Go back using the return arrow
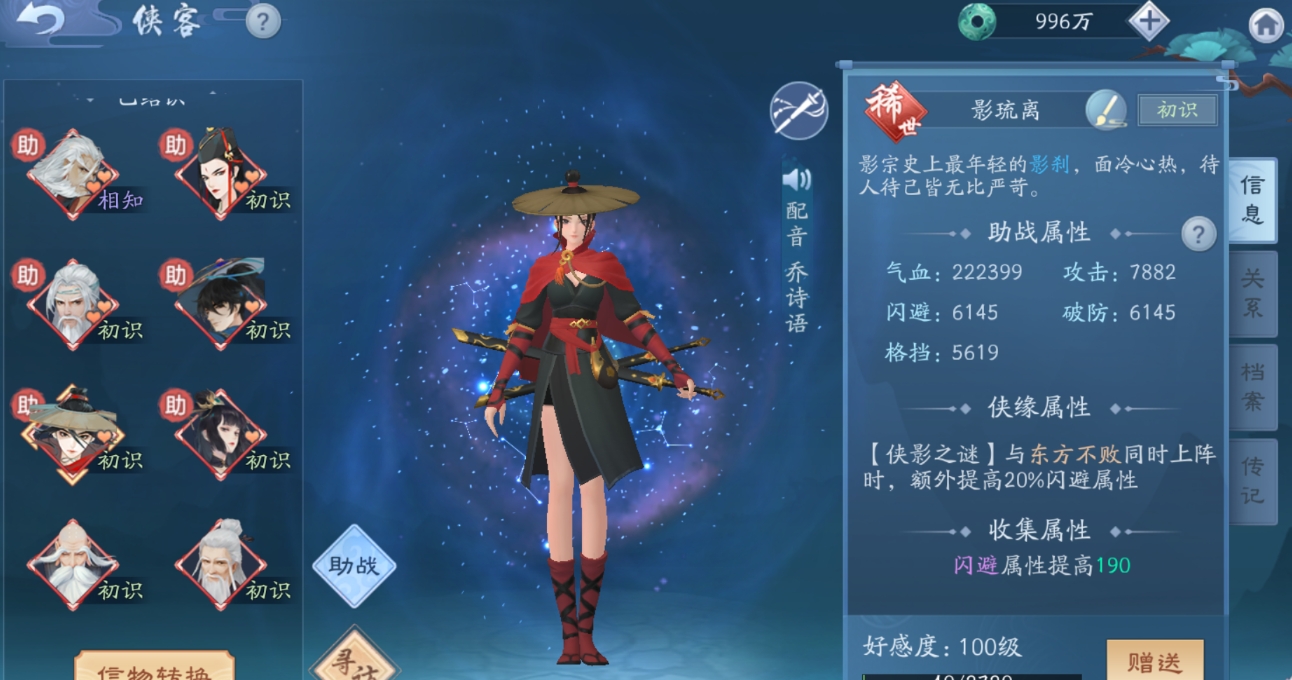This screenshot has height=680, width=1292. [40, 22]
